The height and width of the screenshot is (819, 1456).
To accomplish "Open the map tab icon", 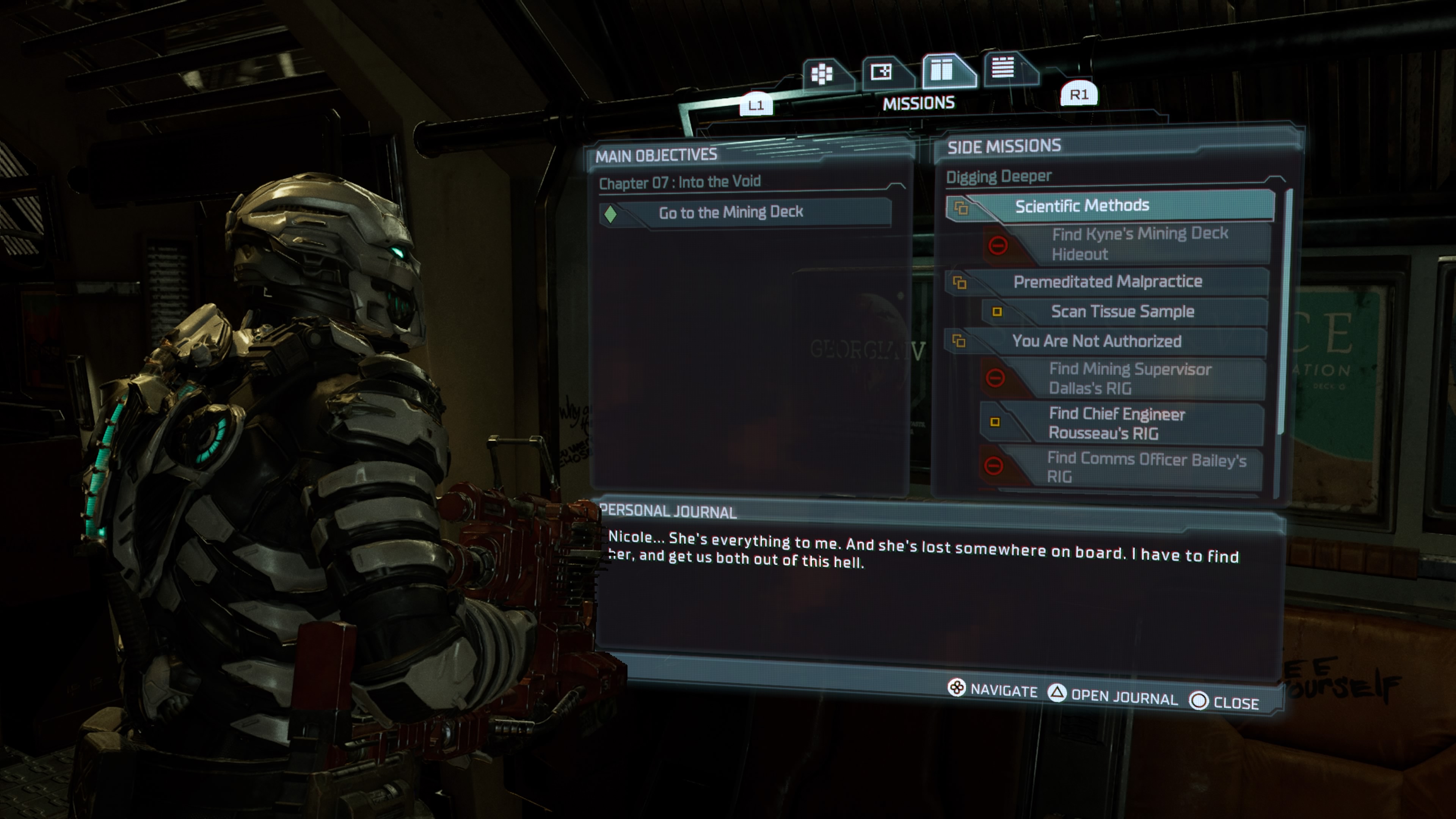I will pyautogui.click(x=882, y=72).
